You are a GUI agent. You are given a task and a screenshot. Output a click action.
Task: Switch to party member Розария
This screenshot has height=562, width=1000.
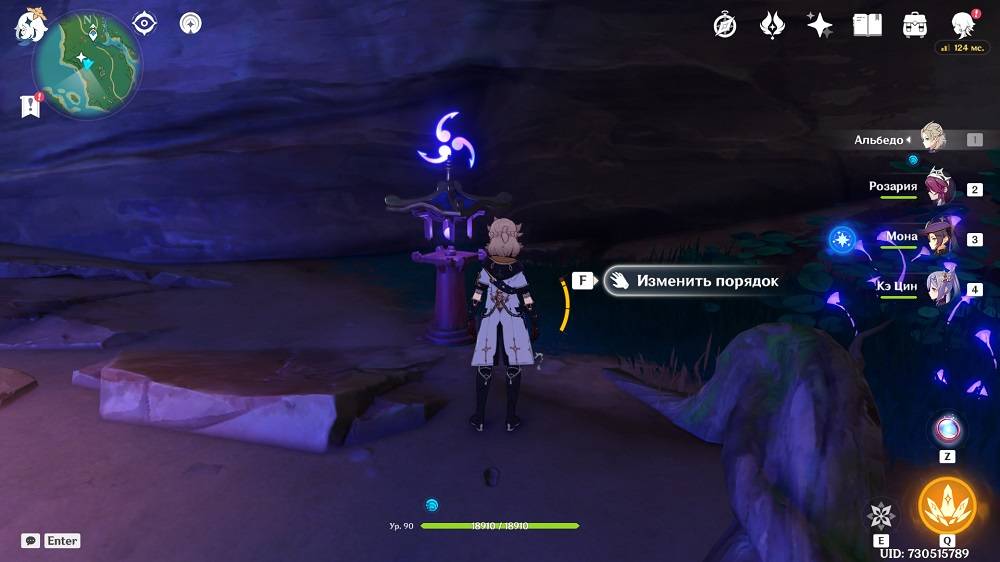coord(938,188)
